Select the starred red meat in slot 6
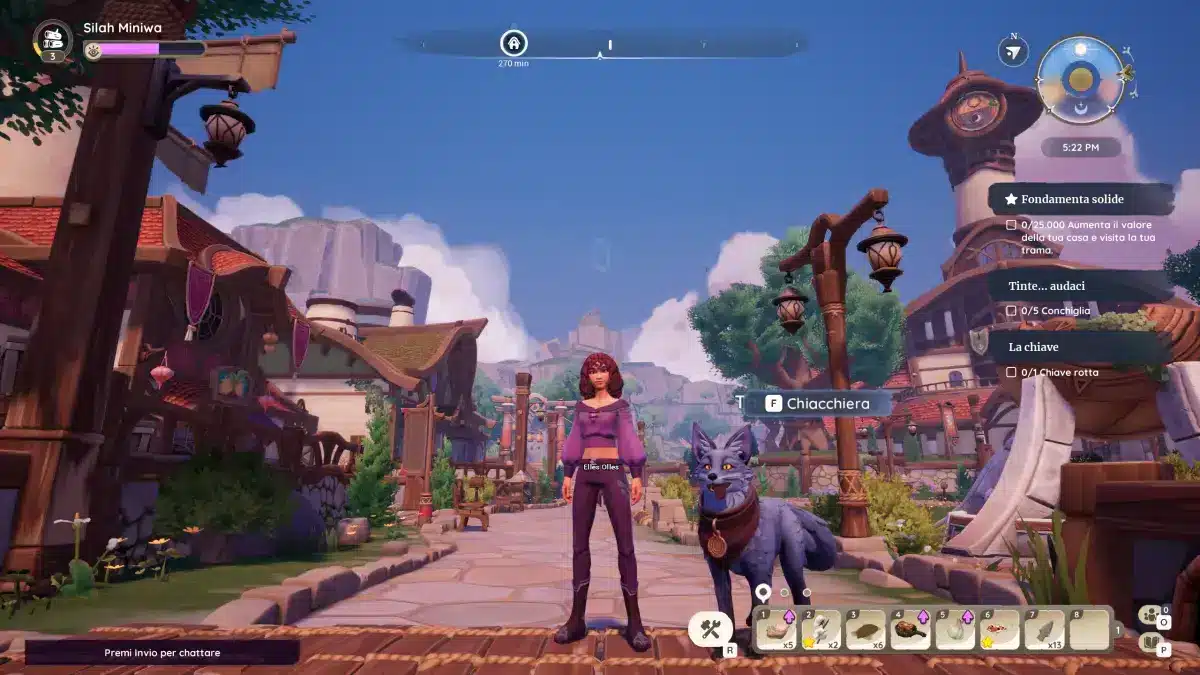 point(1000,630)
